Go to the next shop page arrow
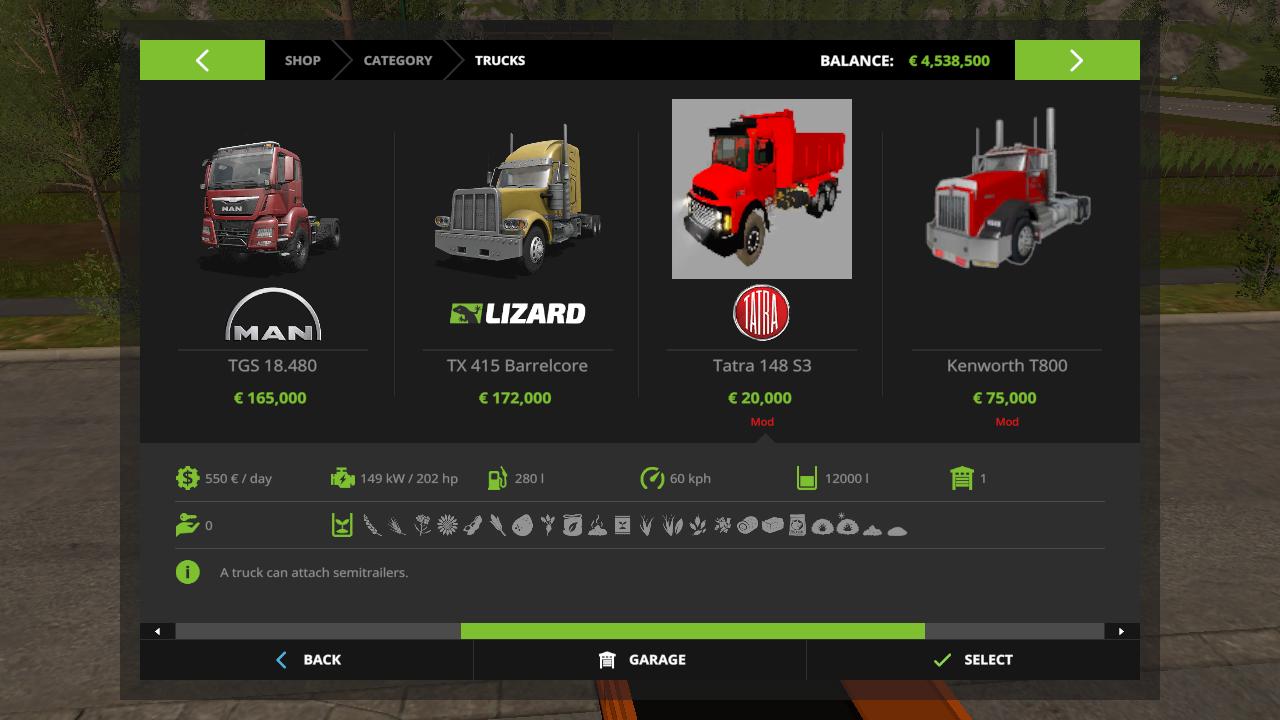The image size is (1280, 720). pyautogui.click(x=1077, y=60)
